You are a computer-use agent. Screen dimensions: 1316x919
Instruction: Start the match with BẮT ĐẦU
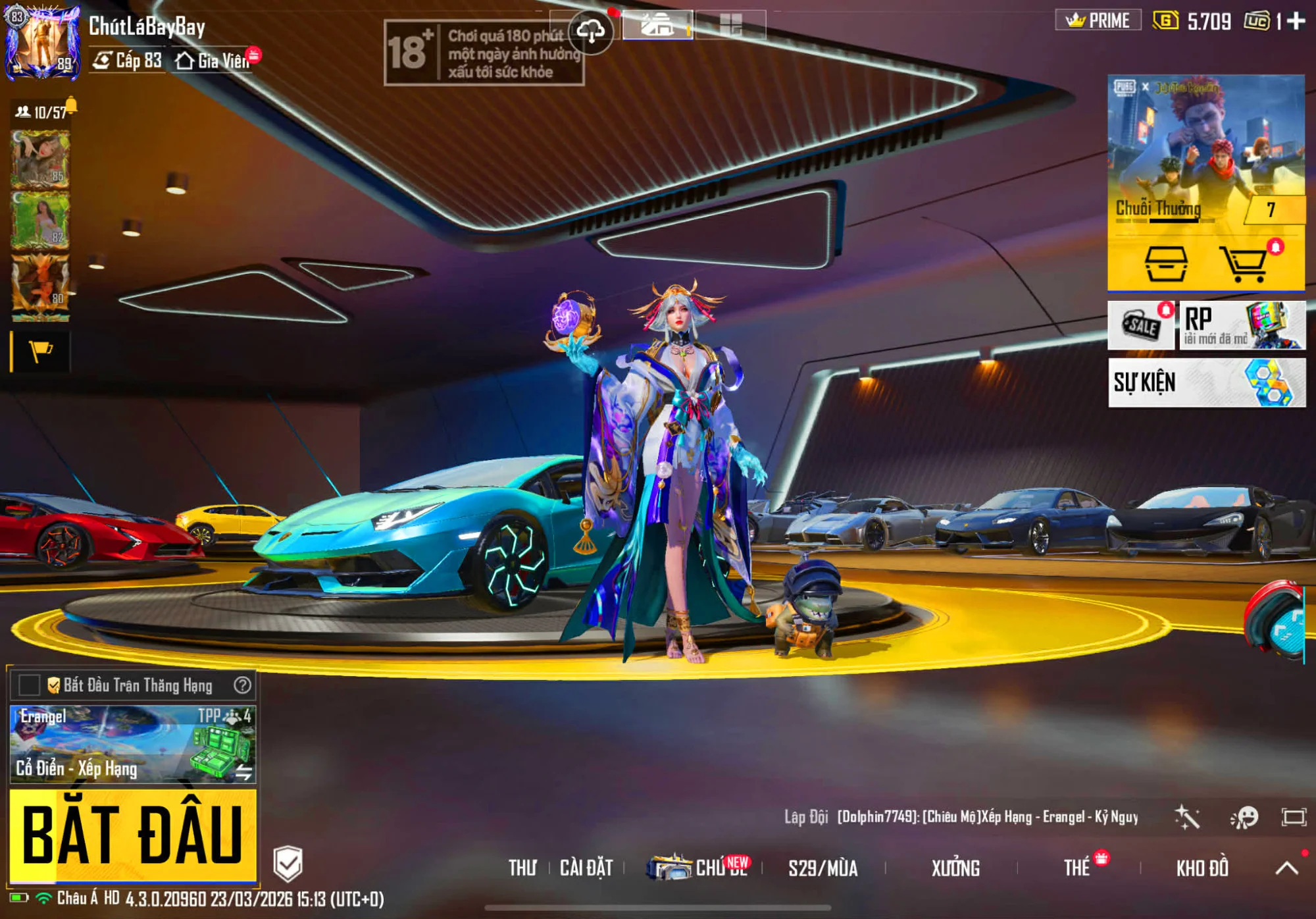(x=132, y=834)
